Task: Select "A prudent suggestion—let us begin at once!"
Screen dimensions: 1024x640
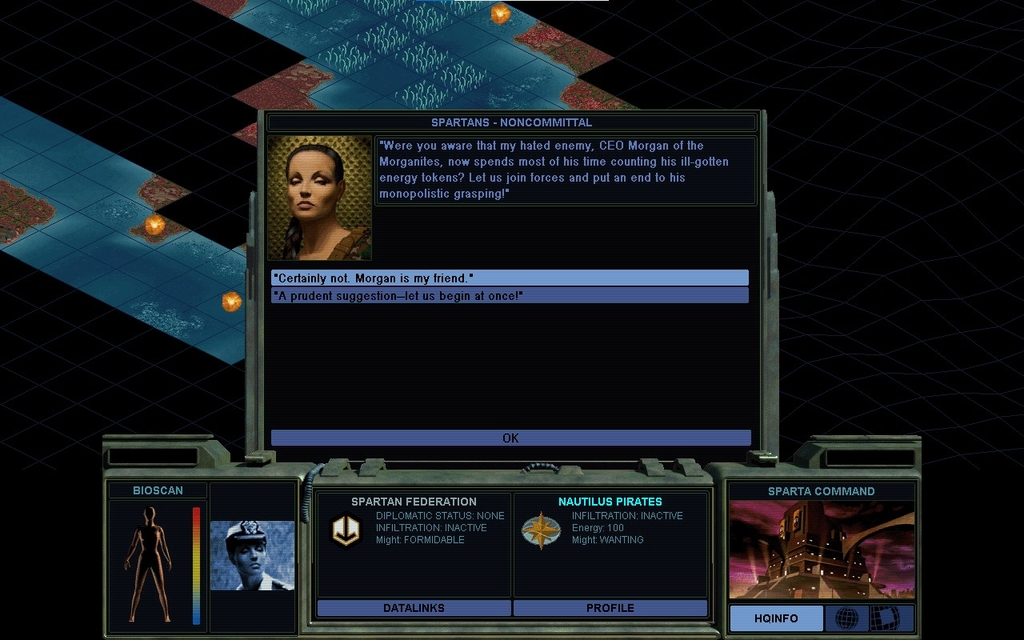Action: pos(509,296)
